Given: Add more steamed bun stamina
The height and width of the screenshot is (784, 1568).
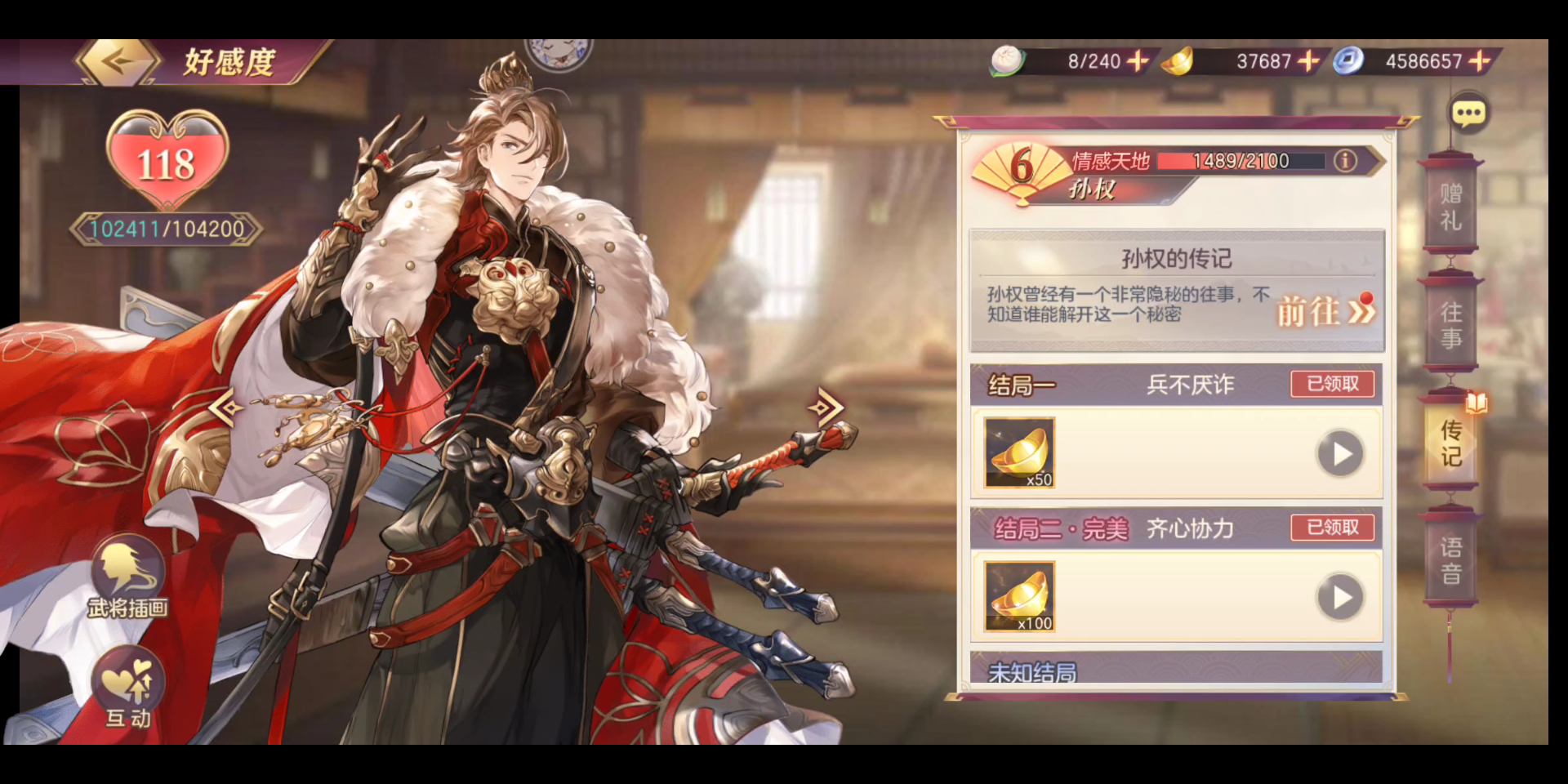Looking at the screenshot, I should [1137, 60].
